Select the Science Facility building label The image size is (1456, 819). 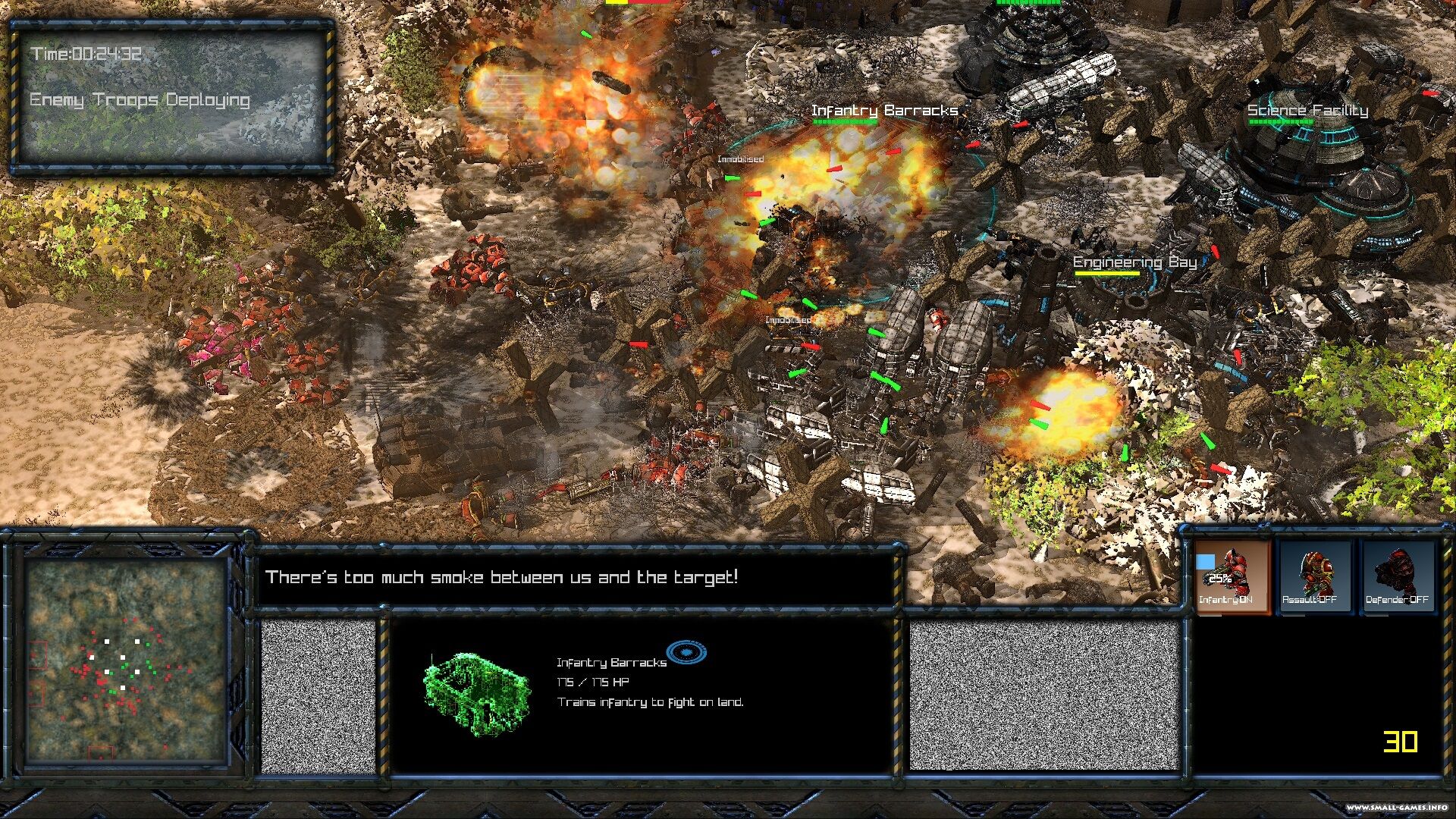pos(1307,111)
